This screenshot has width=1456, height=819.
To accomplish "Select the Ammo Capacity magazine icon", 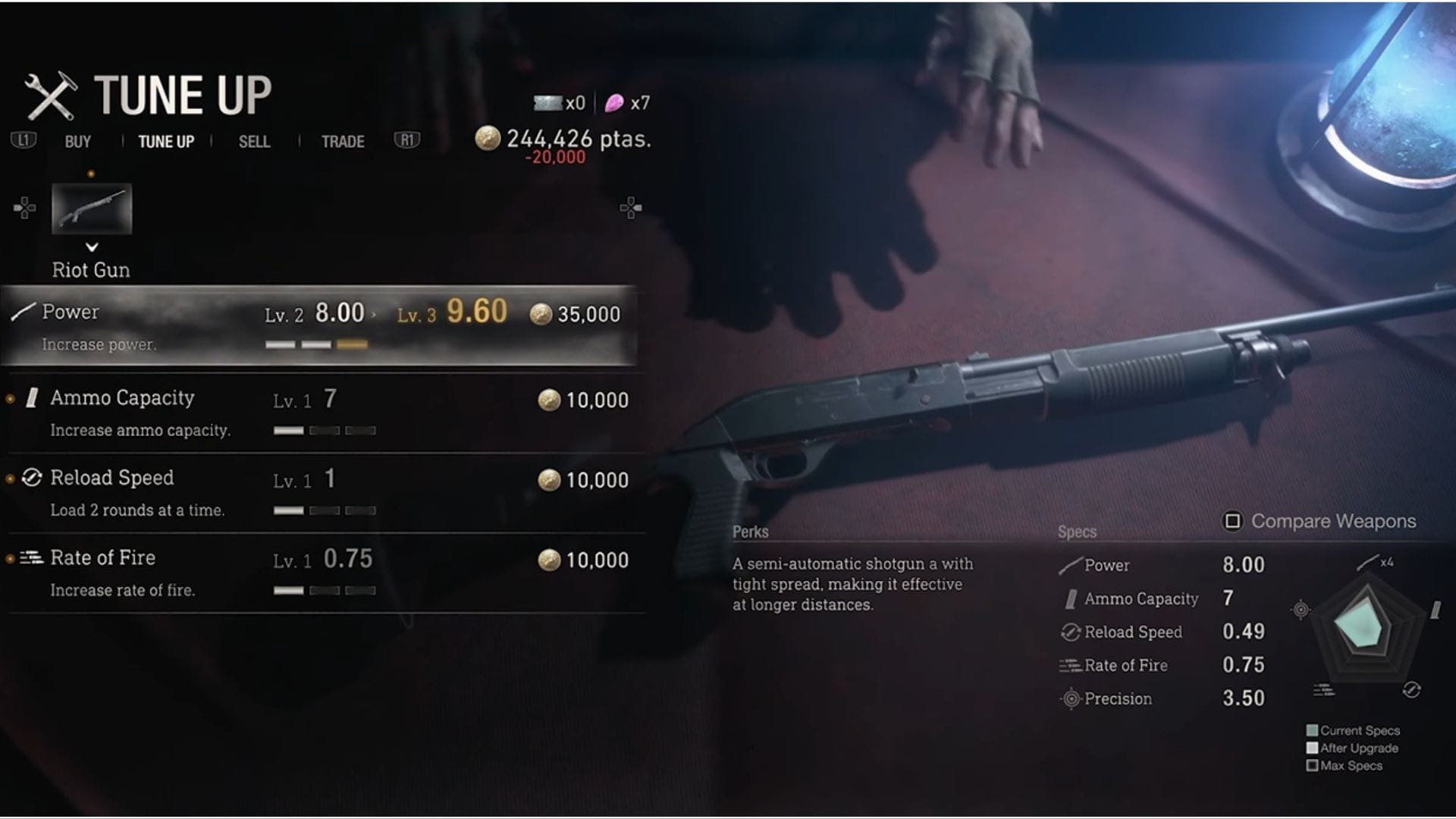I will tap(30, 398).
